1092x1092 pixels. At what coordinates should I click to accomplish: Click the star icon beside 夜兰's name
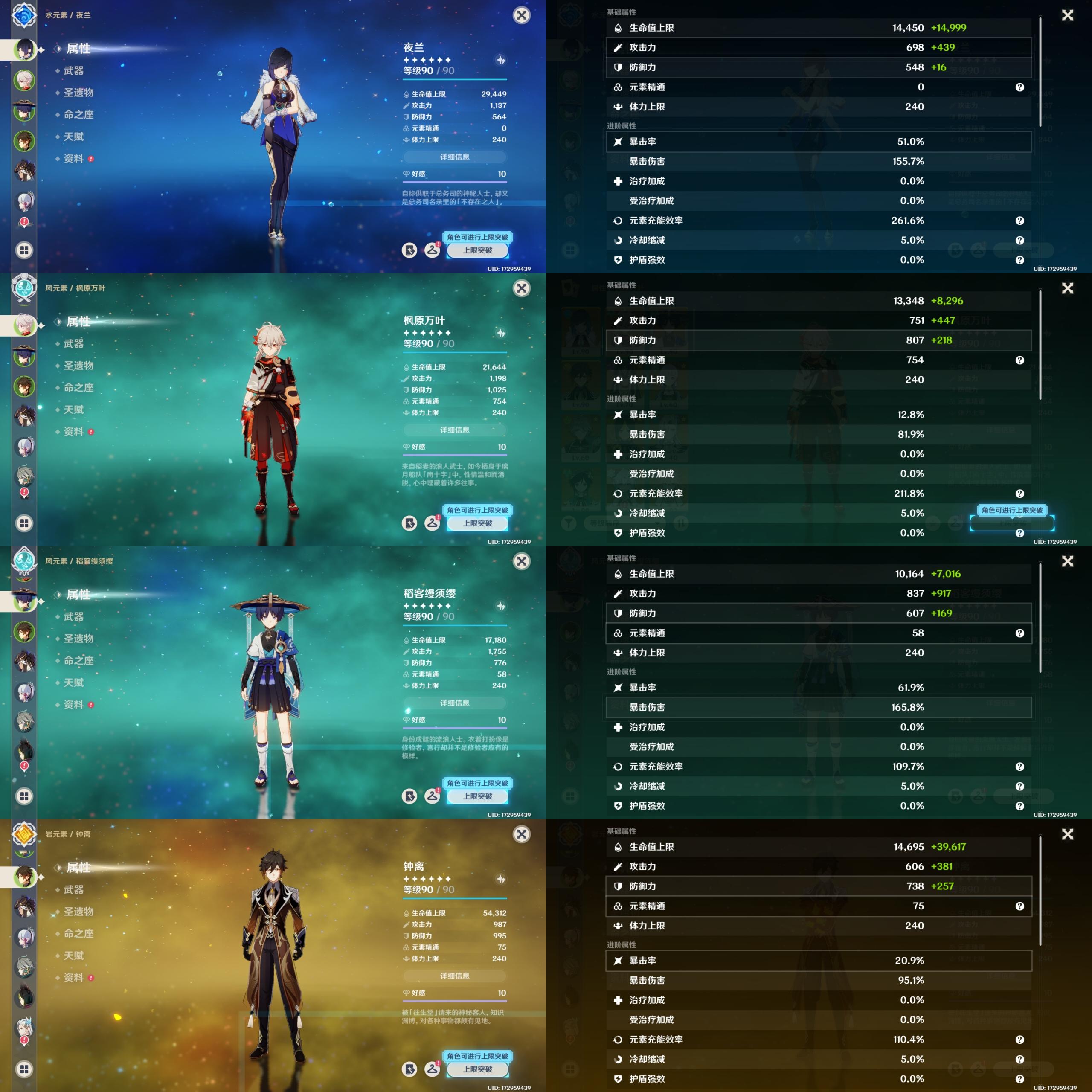(501, 60)
